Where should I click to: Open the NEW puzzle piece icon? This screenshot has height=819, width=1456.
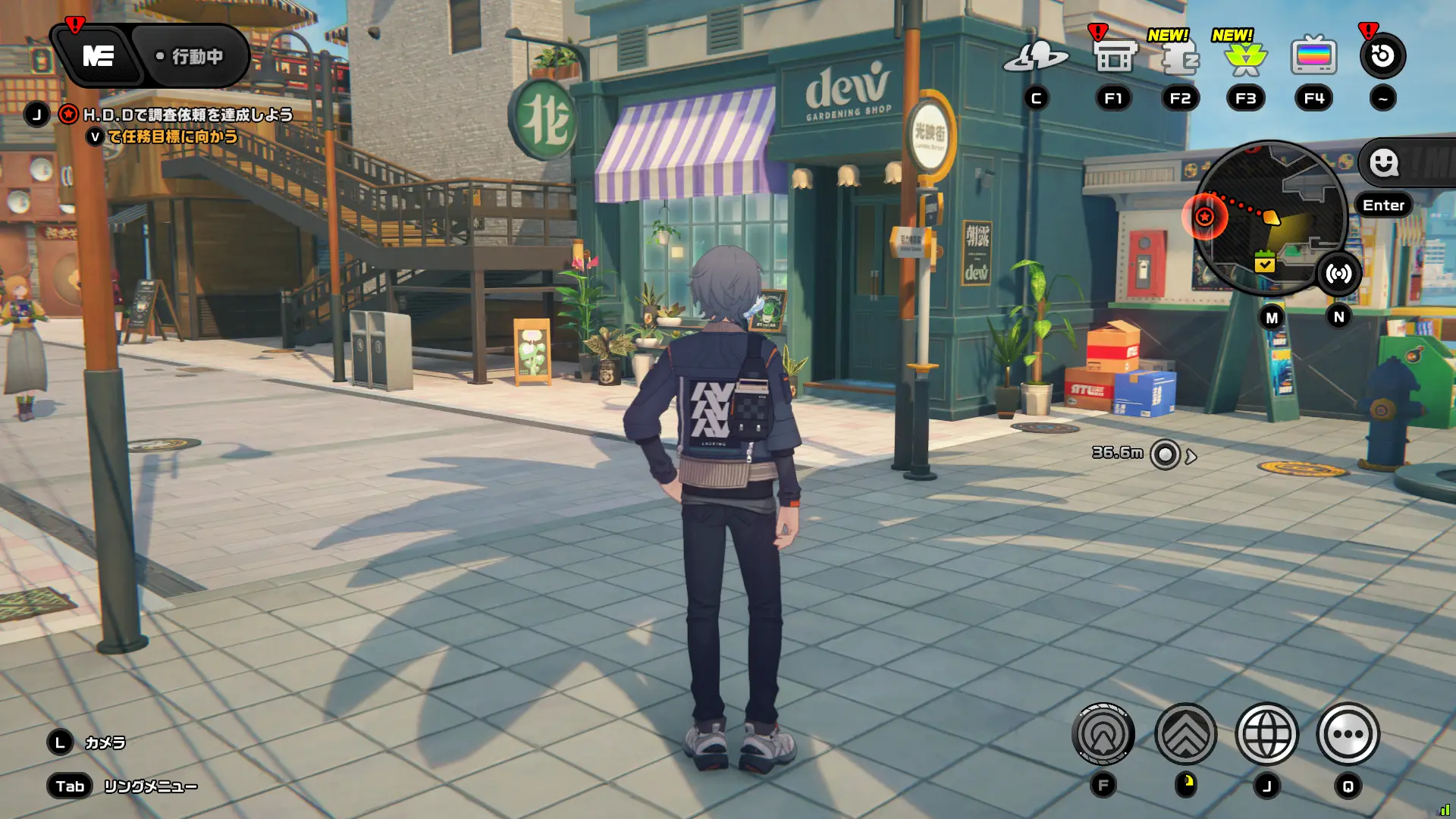1180,58
